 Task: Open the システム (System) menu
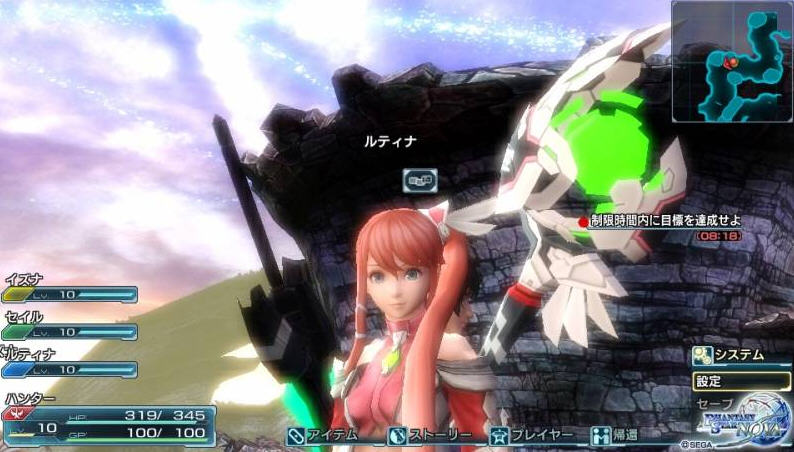coord(729,355)
